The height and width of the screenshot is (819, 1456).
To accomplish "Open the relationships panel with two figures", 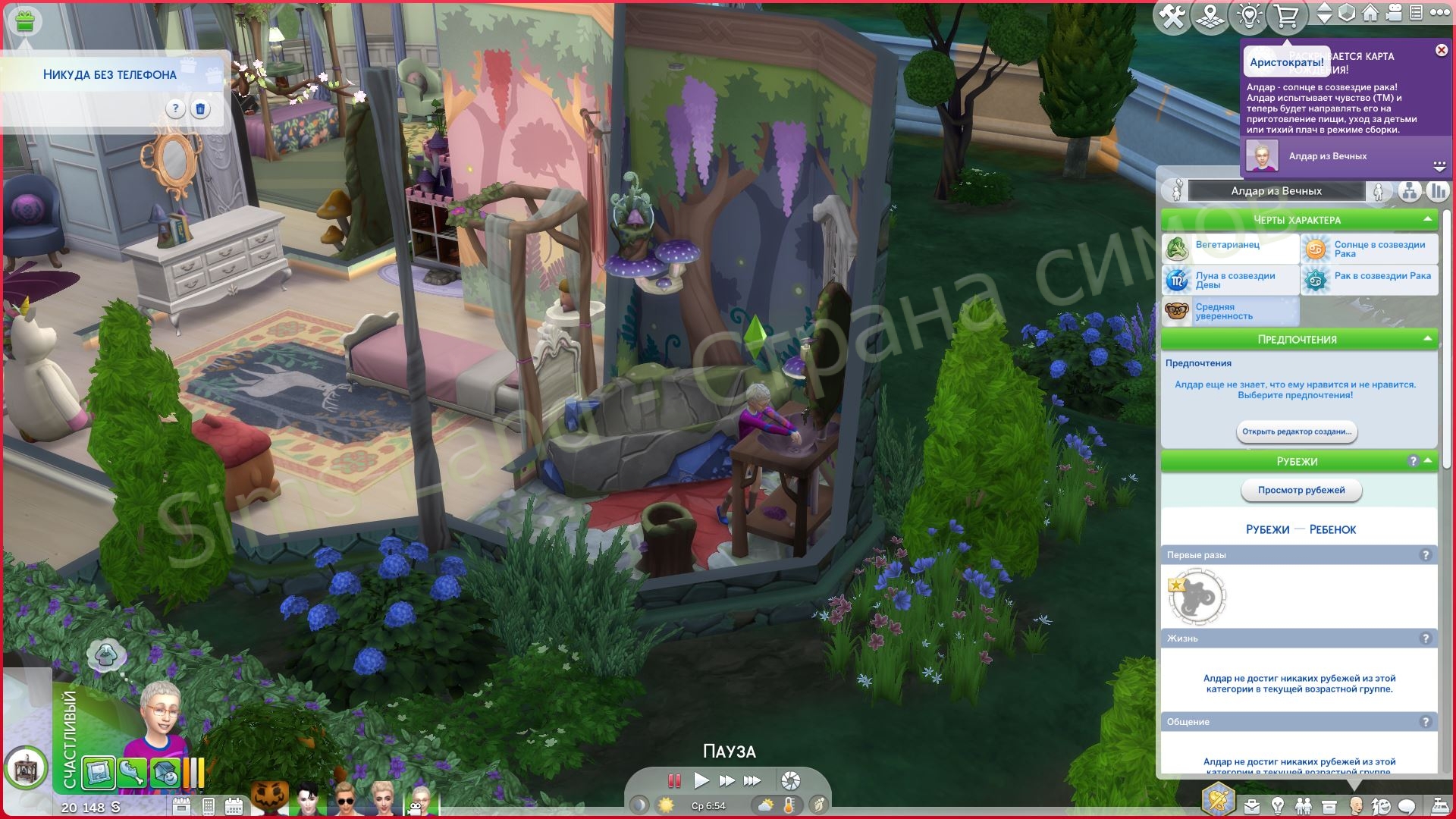I will [1304, 805].
